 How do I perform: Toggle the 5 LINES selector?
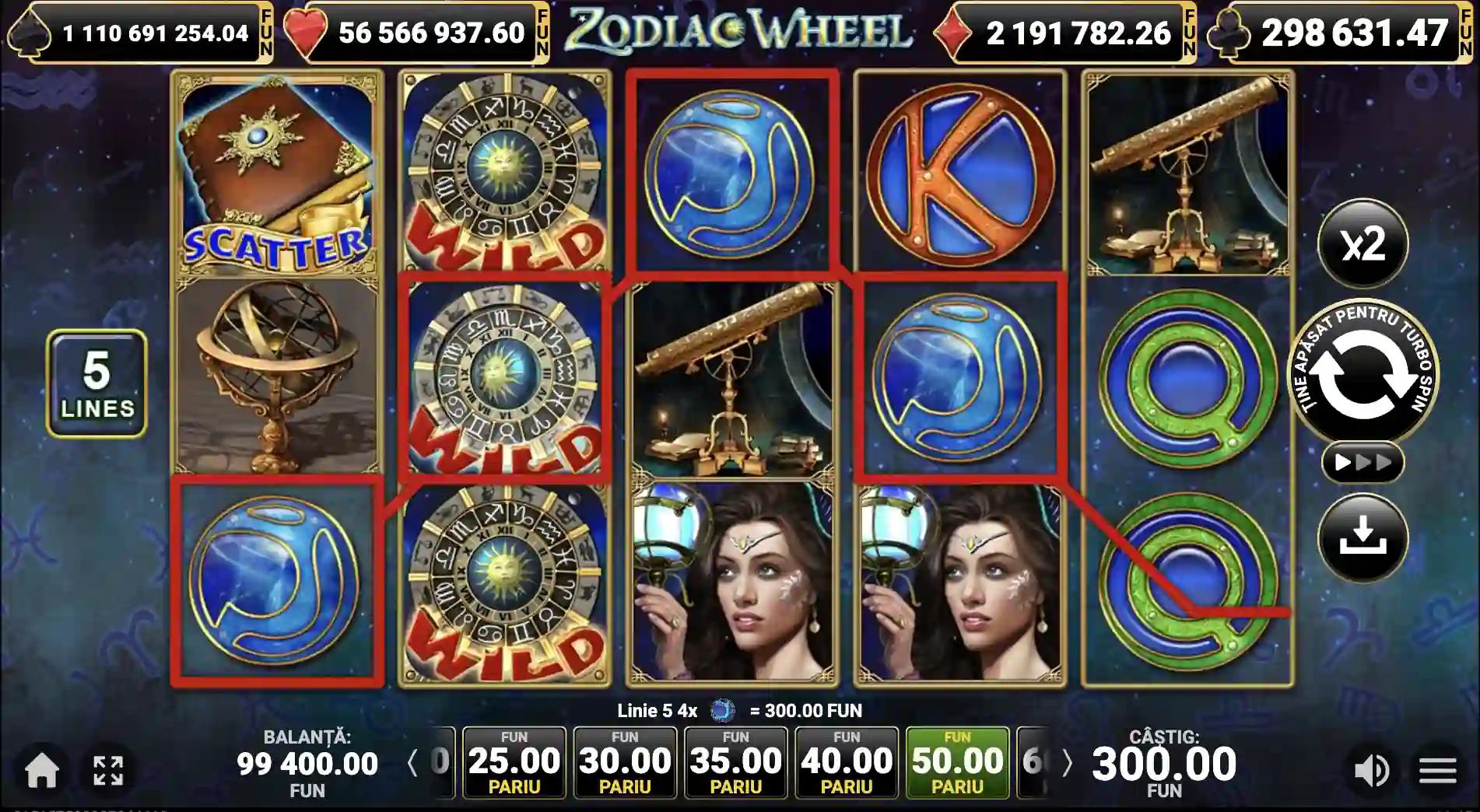click(96, 380)
